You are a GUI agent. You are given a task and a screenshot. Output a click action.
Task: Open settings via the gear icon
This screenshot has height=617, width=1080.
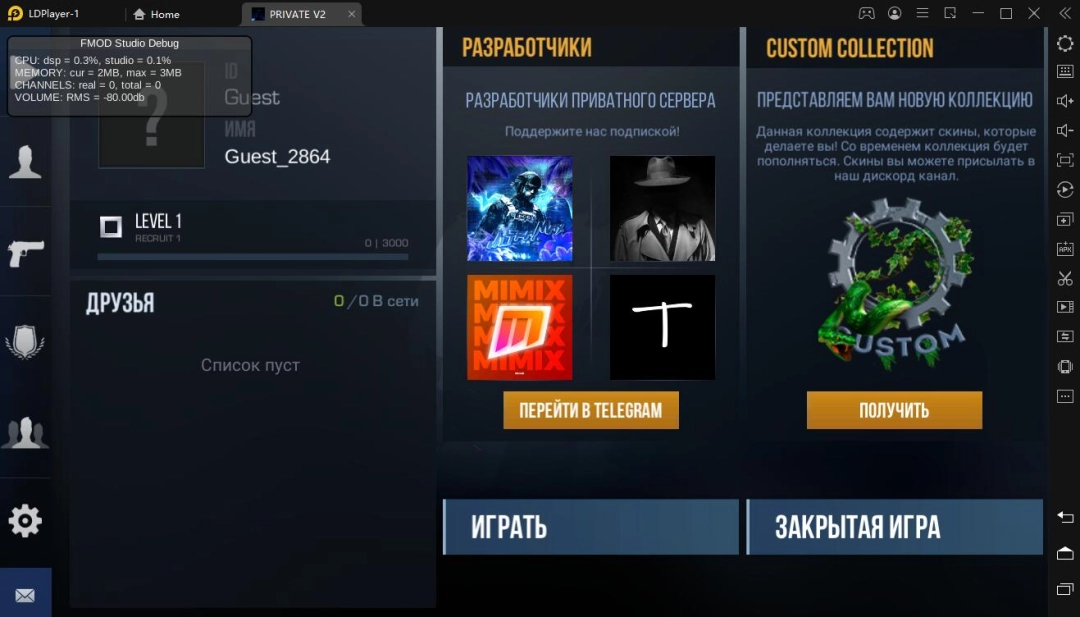[25, 520]
